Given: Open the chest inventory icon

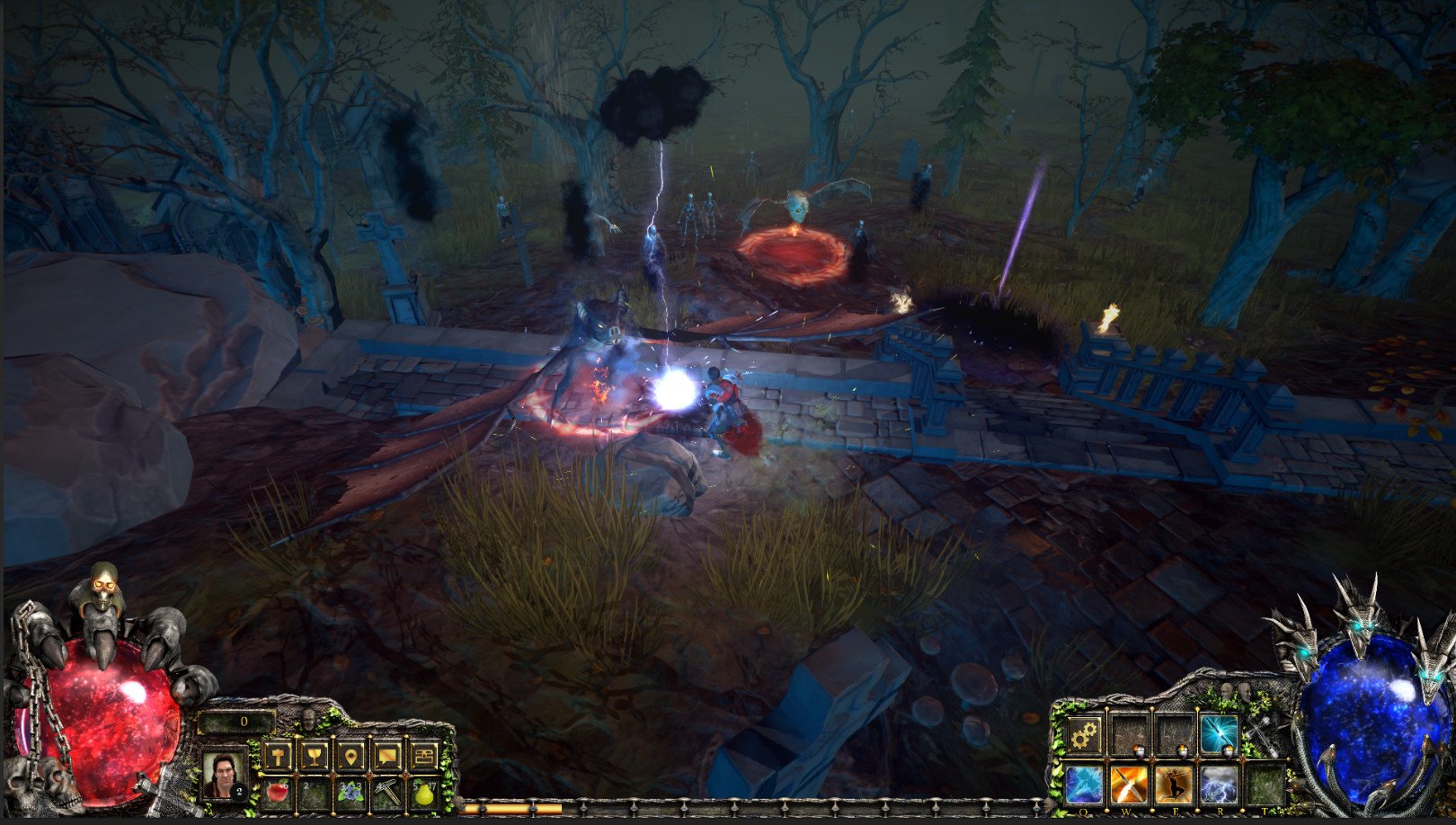Looking at the screenshot, I should pyautogui.click(x=424, y=756).
